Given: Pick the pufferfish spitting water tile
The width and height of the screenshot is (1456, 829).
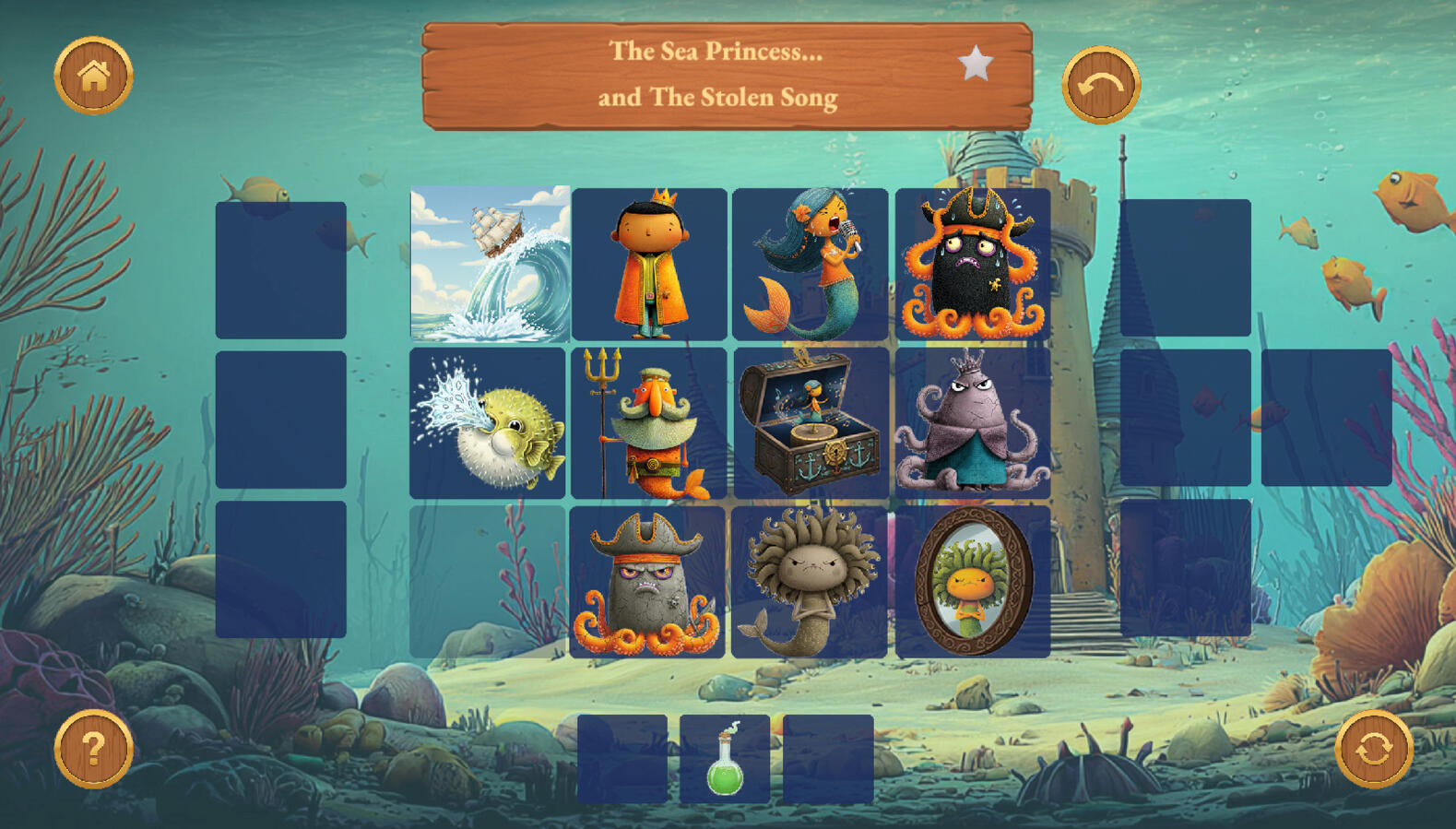Looking at the screenshot, I should [x=488, y=423].
